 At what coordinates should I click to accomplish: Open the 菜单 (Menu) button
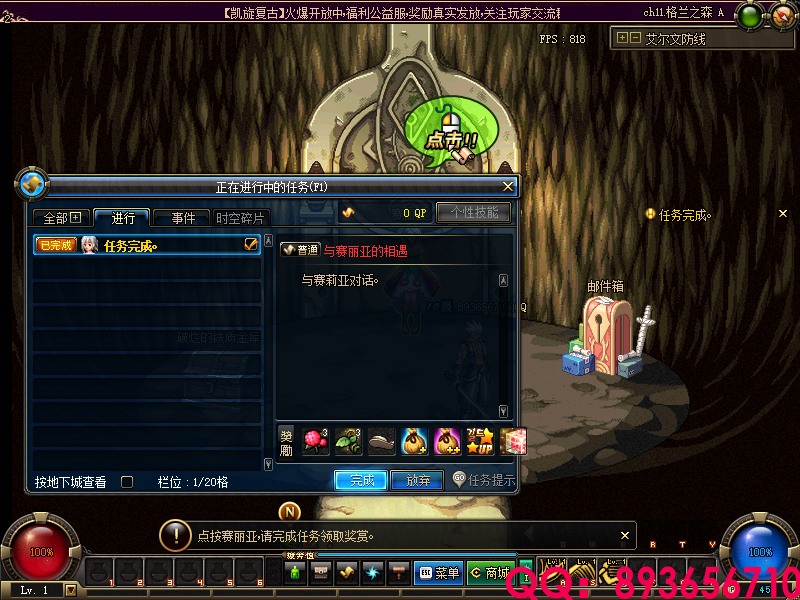(438, 573)
